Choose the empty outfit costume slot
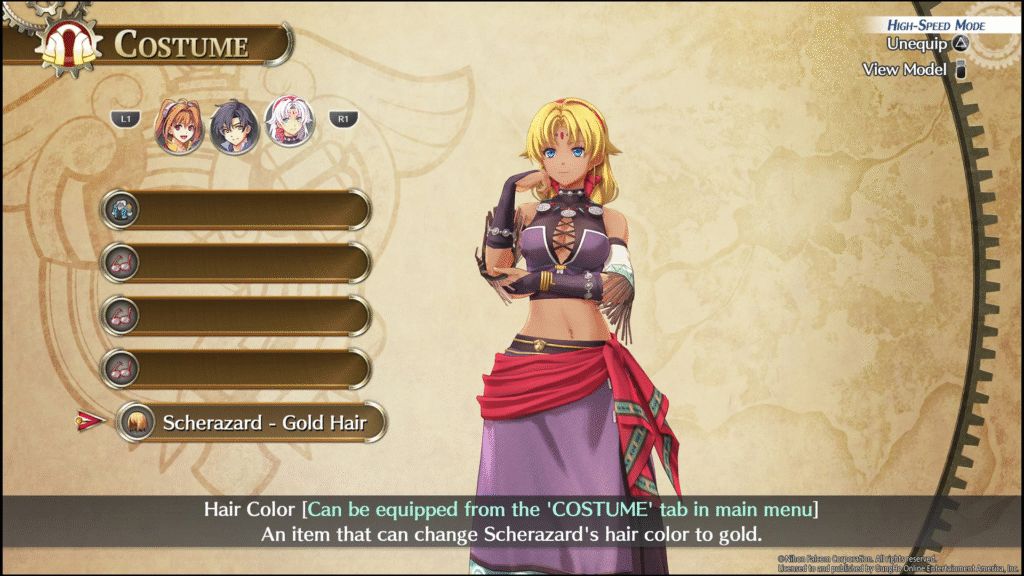Viewport: 1024px width, 576px height. tap(236, 210)
